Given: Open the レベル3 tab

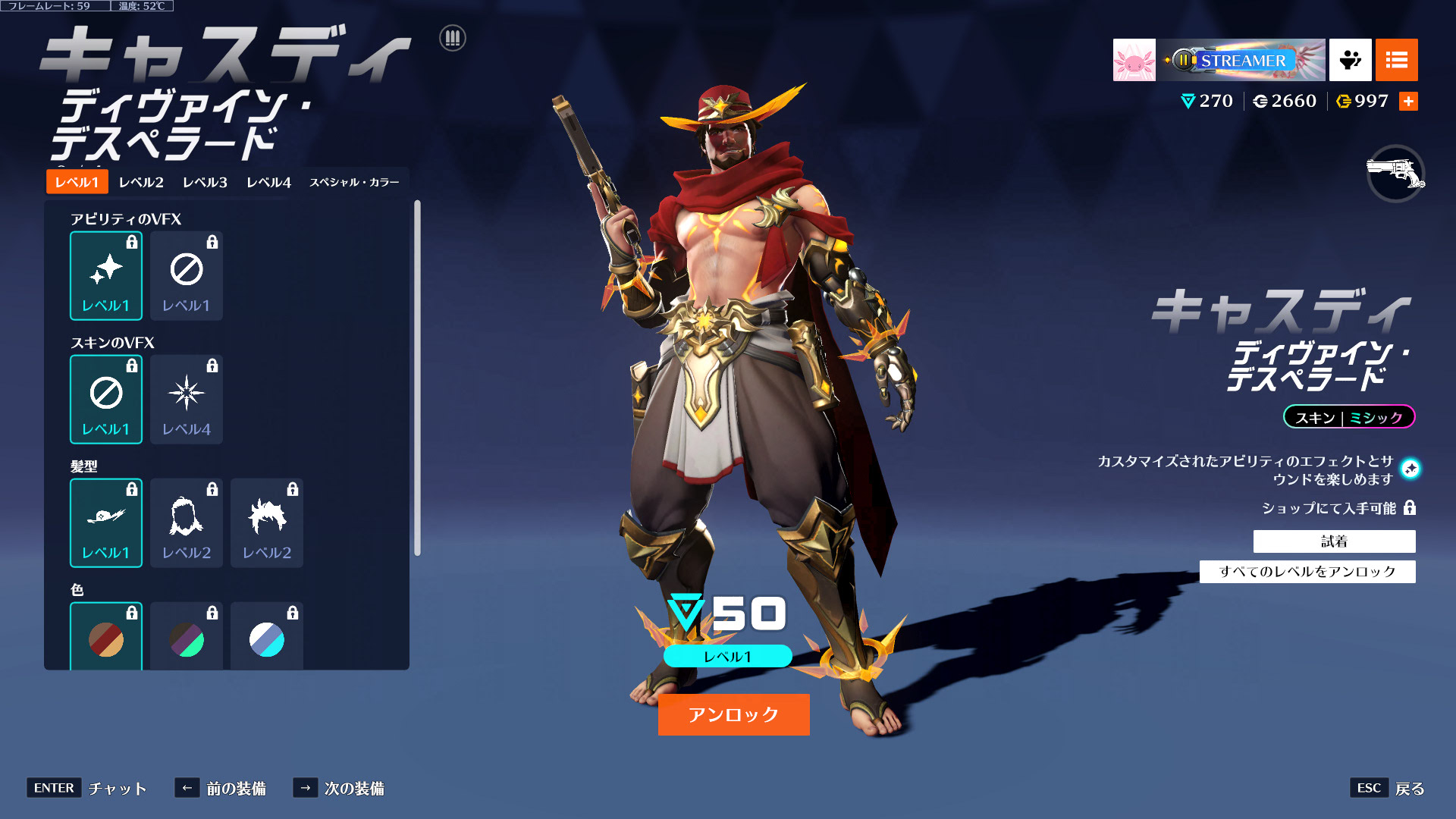Looking at the screenshot, I should [205, 182].
